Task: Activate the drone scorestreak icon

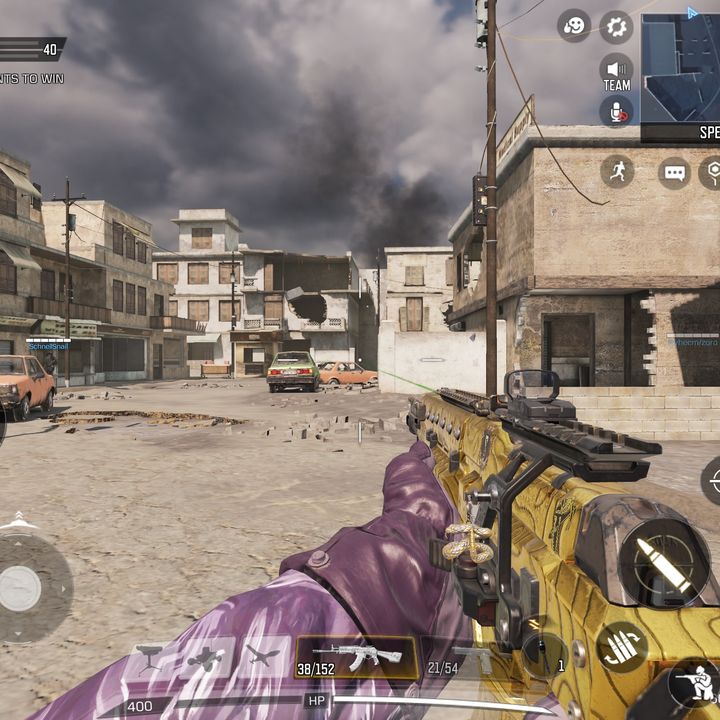Action: [207, 657]
